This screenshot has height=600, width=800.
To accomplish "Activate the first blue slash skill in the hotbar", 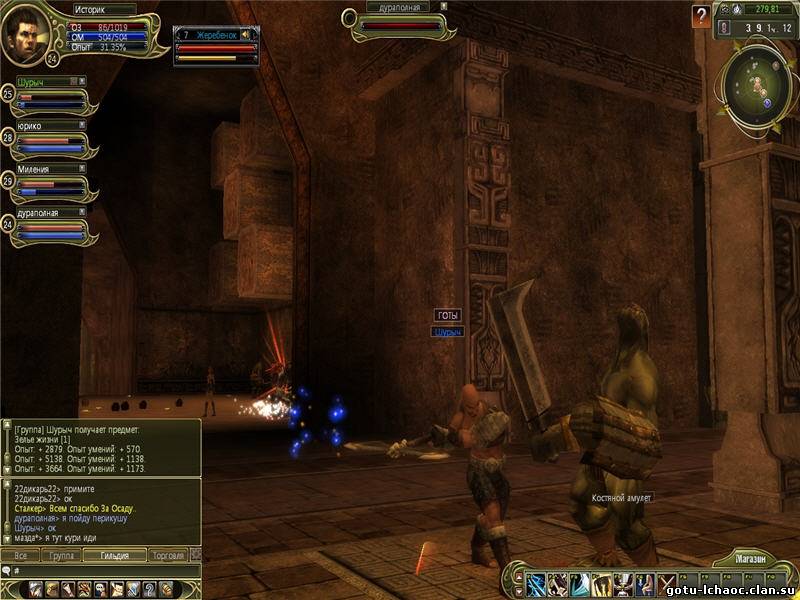I will coord(535,583).
